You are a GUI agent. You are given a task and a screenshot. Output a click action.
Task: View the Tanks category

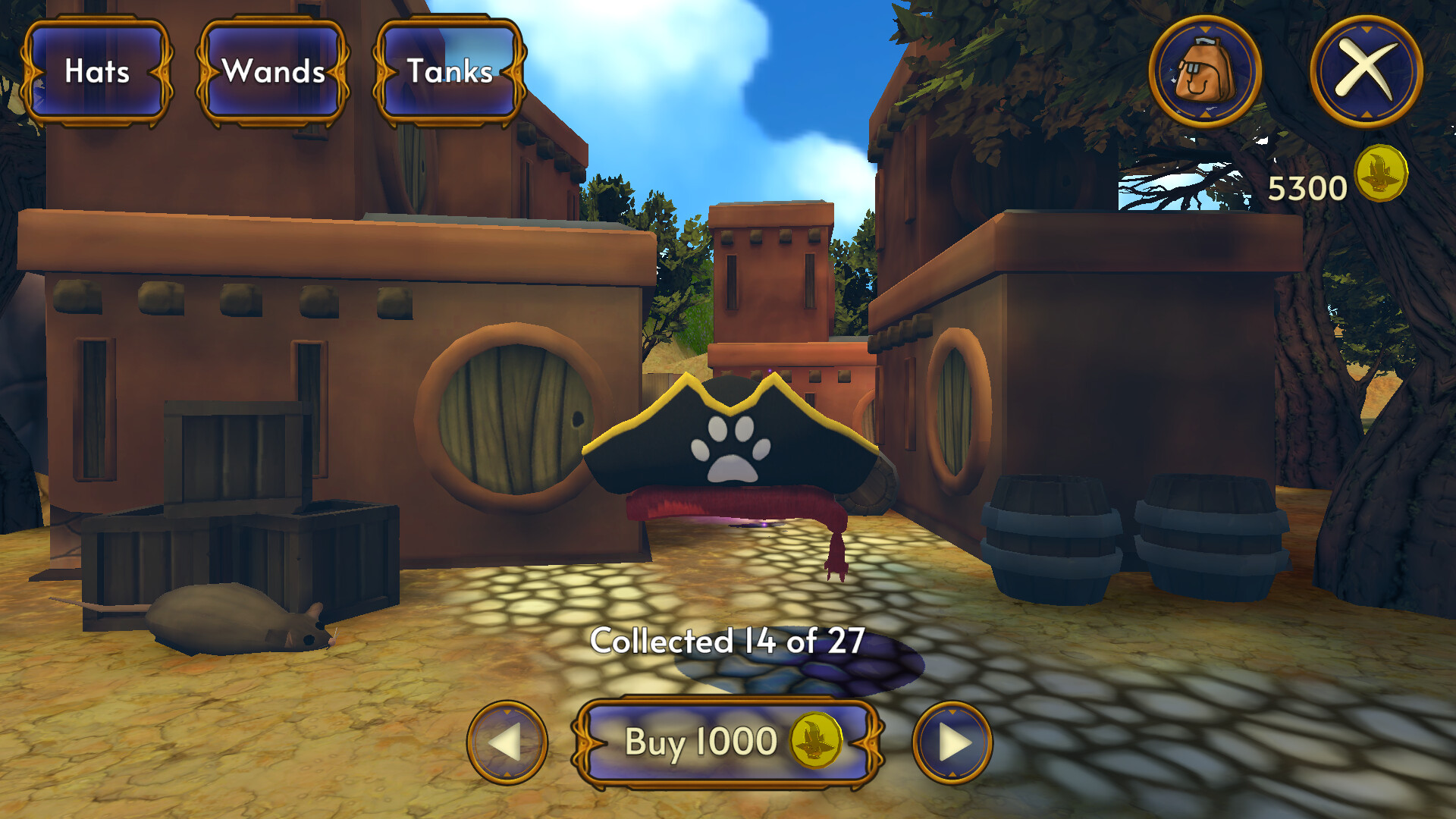449,72
